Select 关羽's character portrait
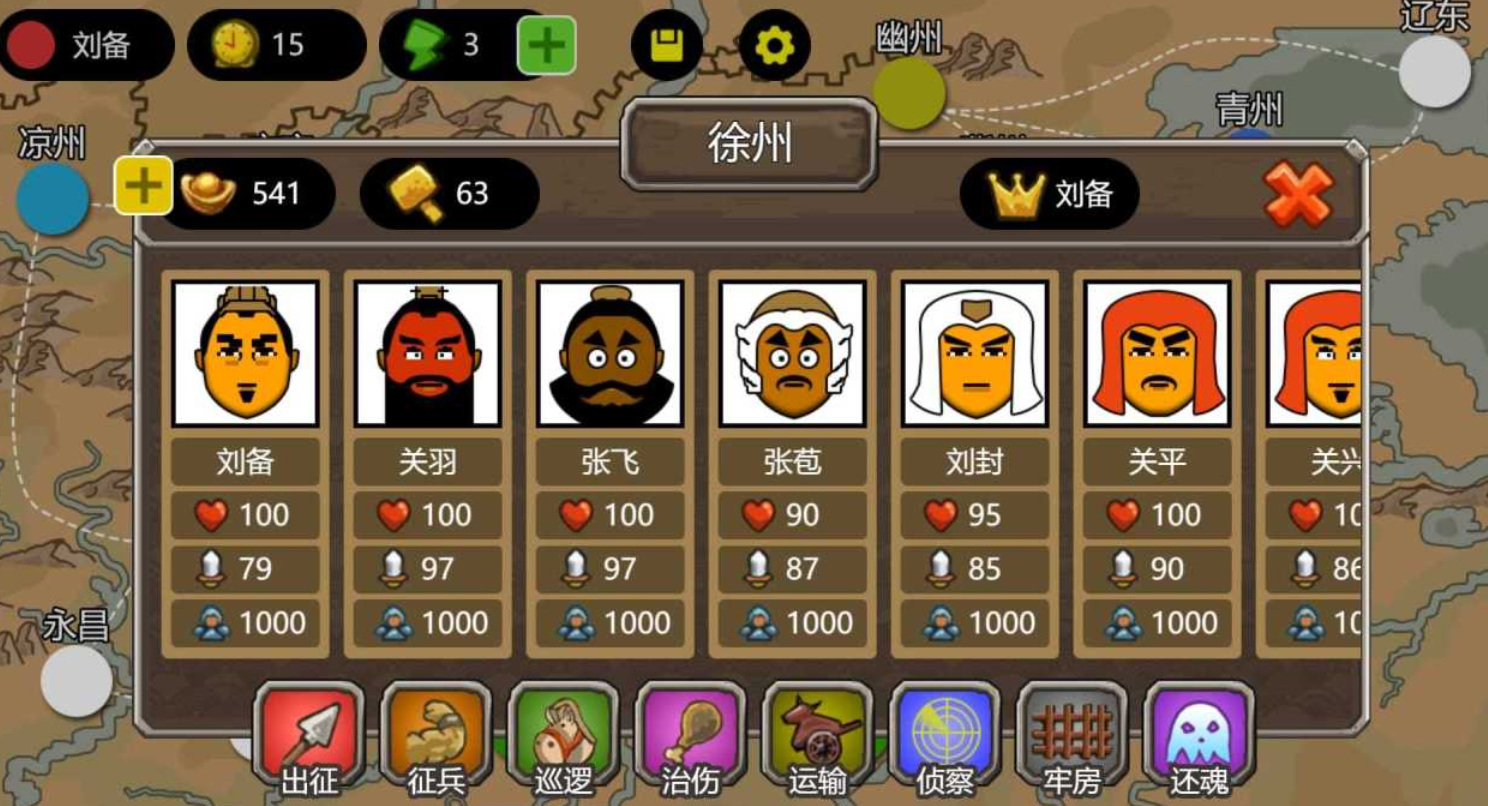The image size is (1488, 806). pos(428,355)
